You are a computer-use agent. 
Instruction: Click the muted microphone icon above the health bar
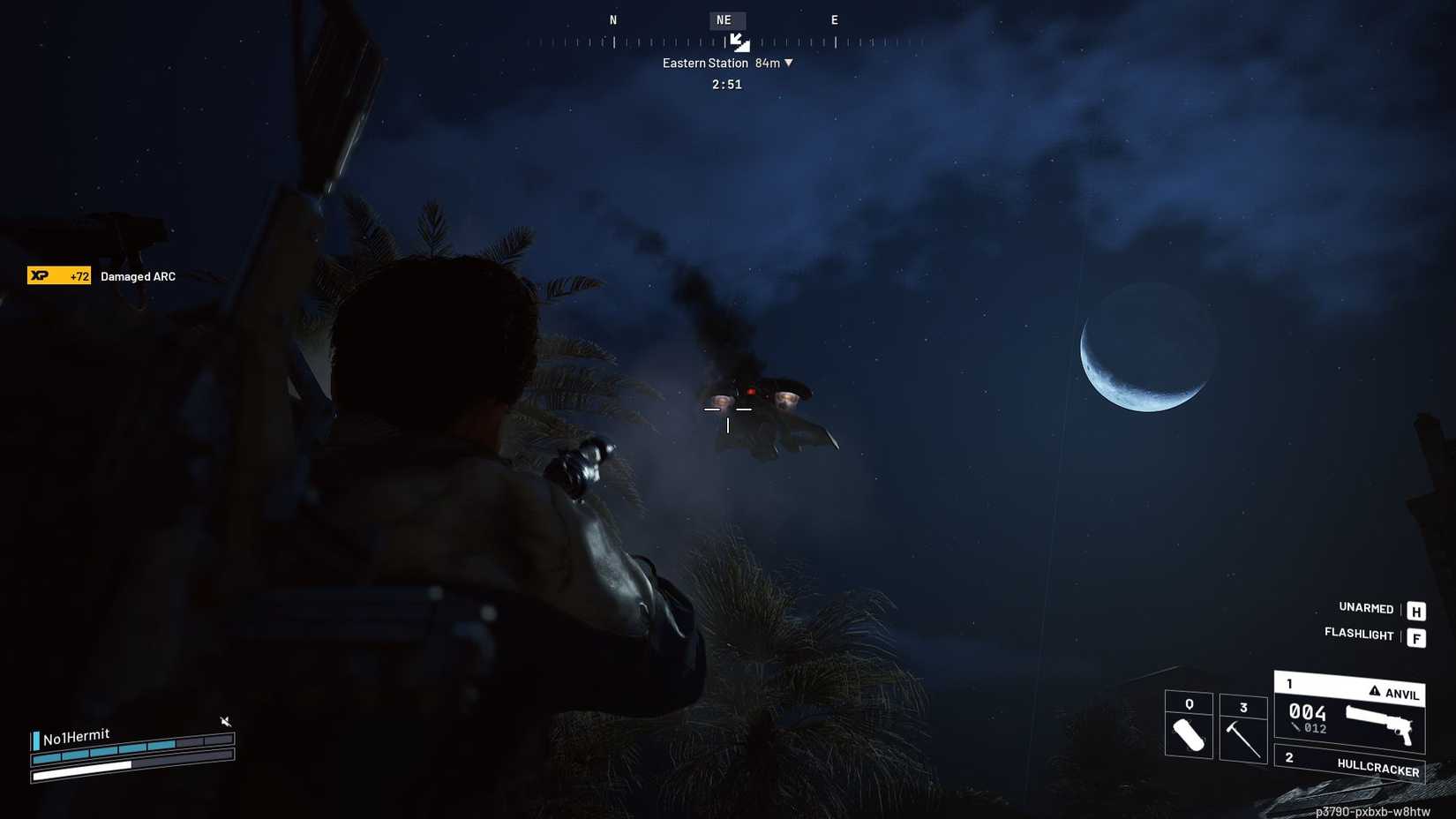tap(226, 721)
